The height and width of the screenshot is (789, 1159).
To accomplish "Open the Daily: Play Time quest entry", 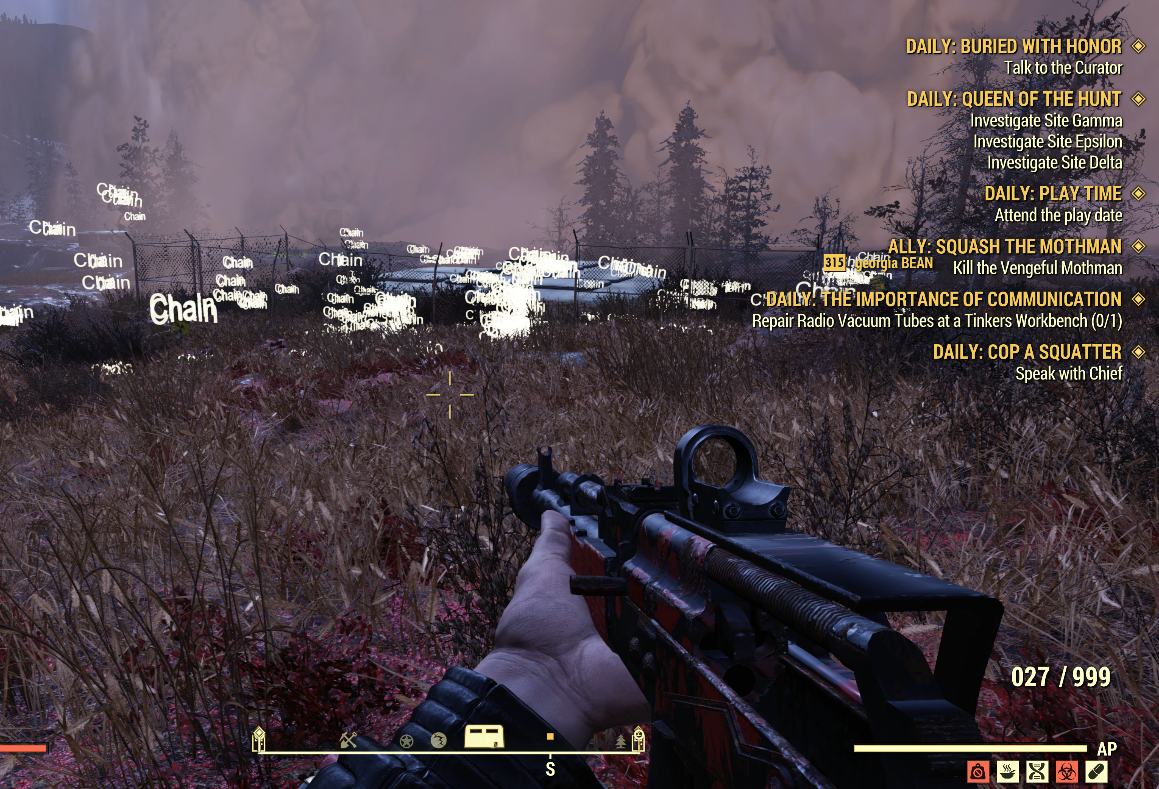I will (x=1053, y=193).
